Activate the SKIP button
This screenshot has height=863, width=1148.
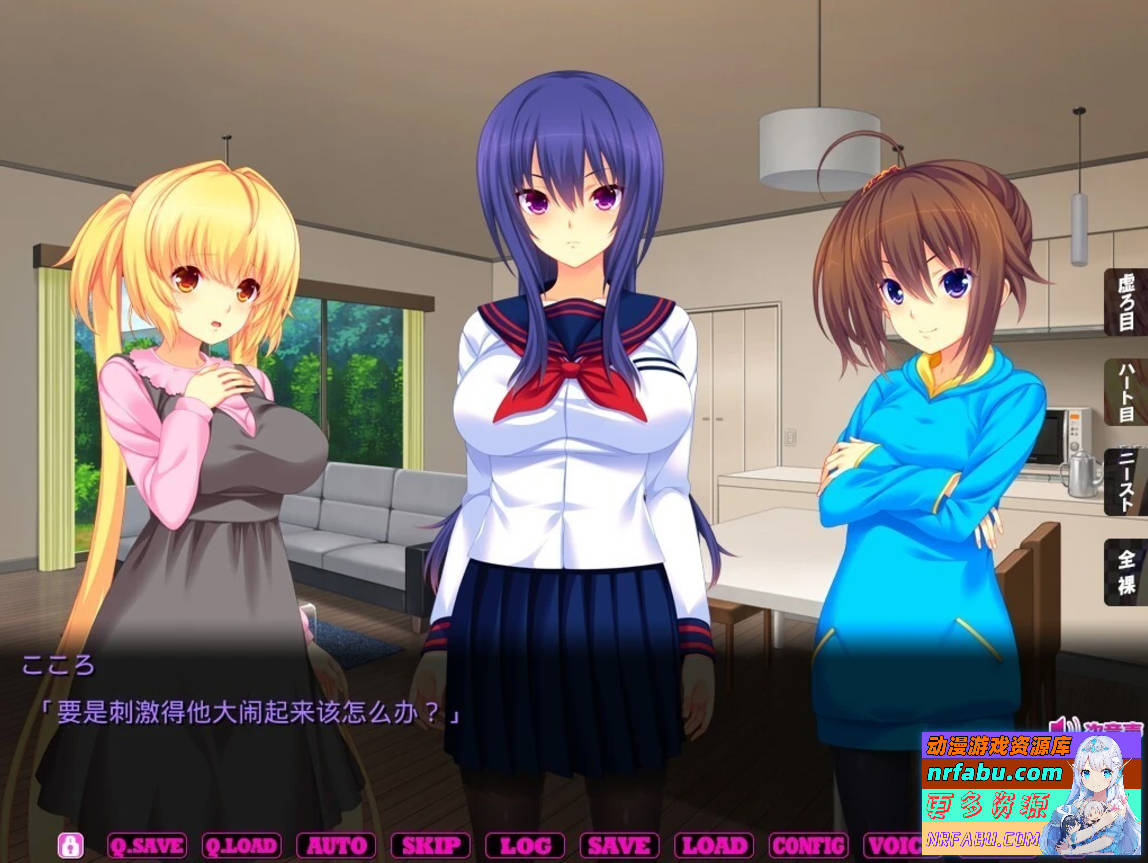[430, 845]
